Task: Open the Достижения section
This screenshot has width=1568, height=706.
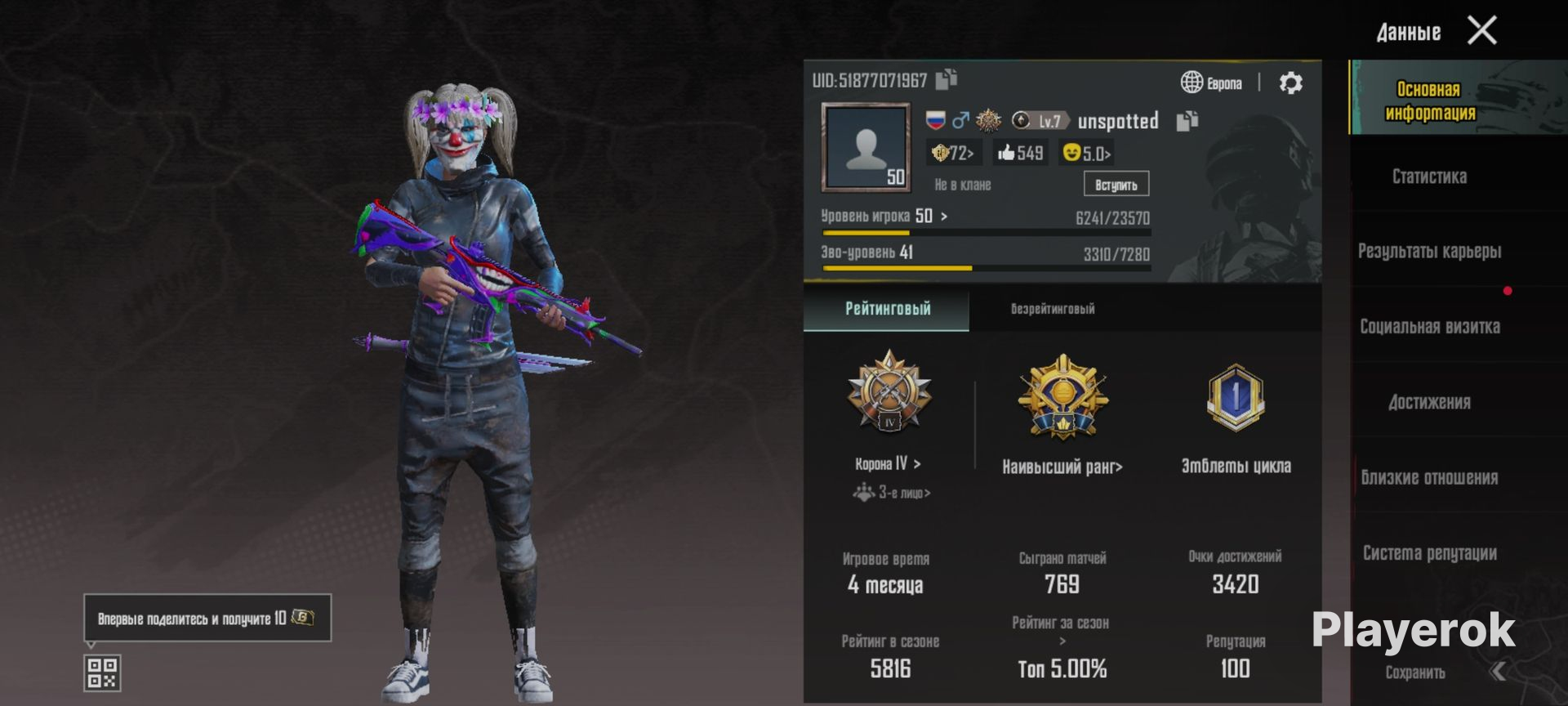Action: click(x=1429, y=402)
